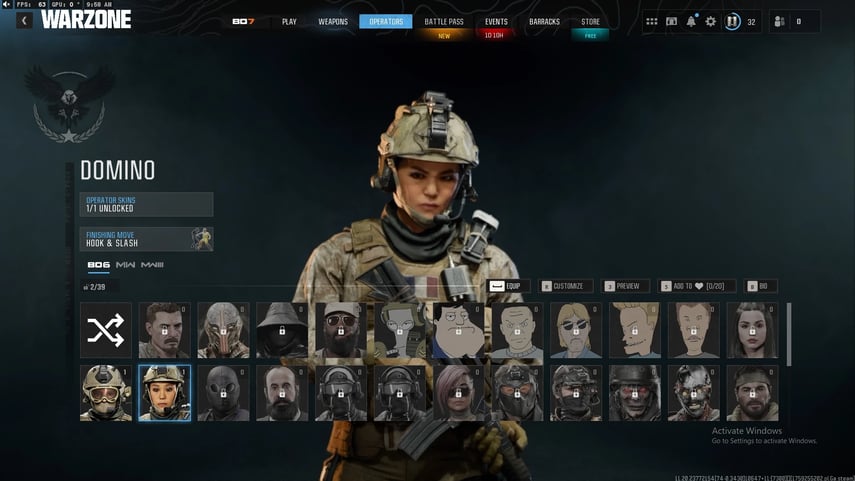This screenshot has width=855, height=481.
Task: Visit the Store tab
Action: coord(590,21)
